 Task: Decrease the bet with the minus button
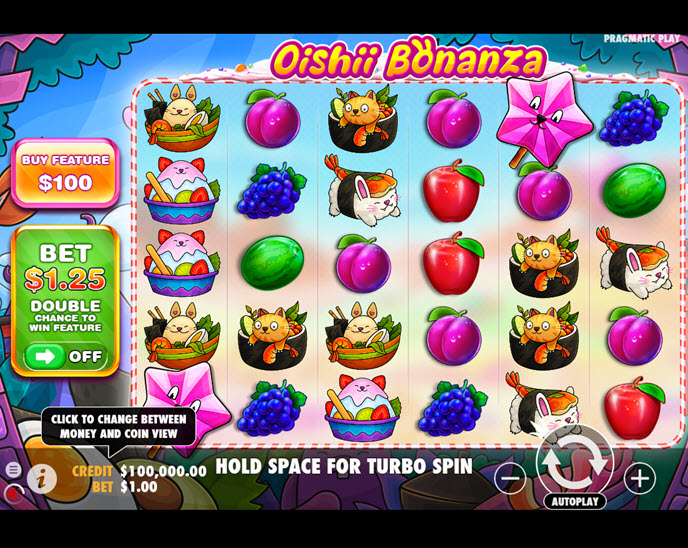[x=510, y=478]
